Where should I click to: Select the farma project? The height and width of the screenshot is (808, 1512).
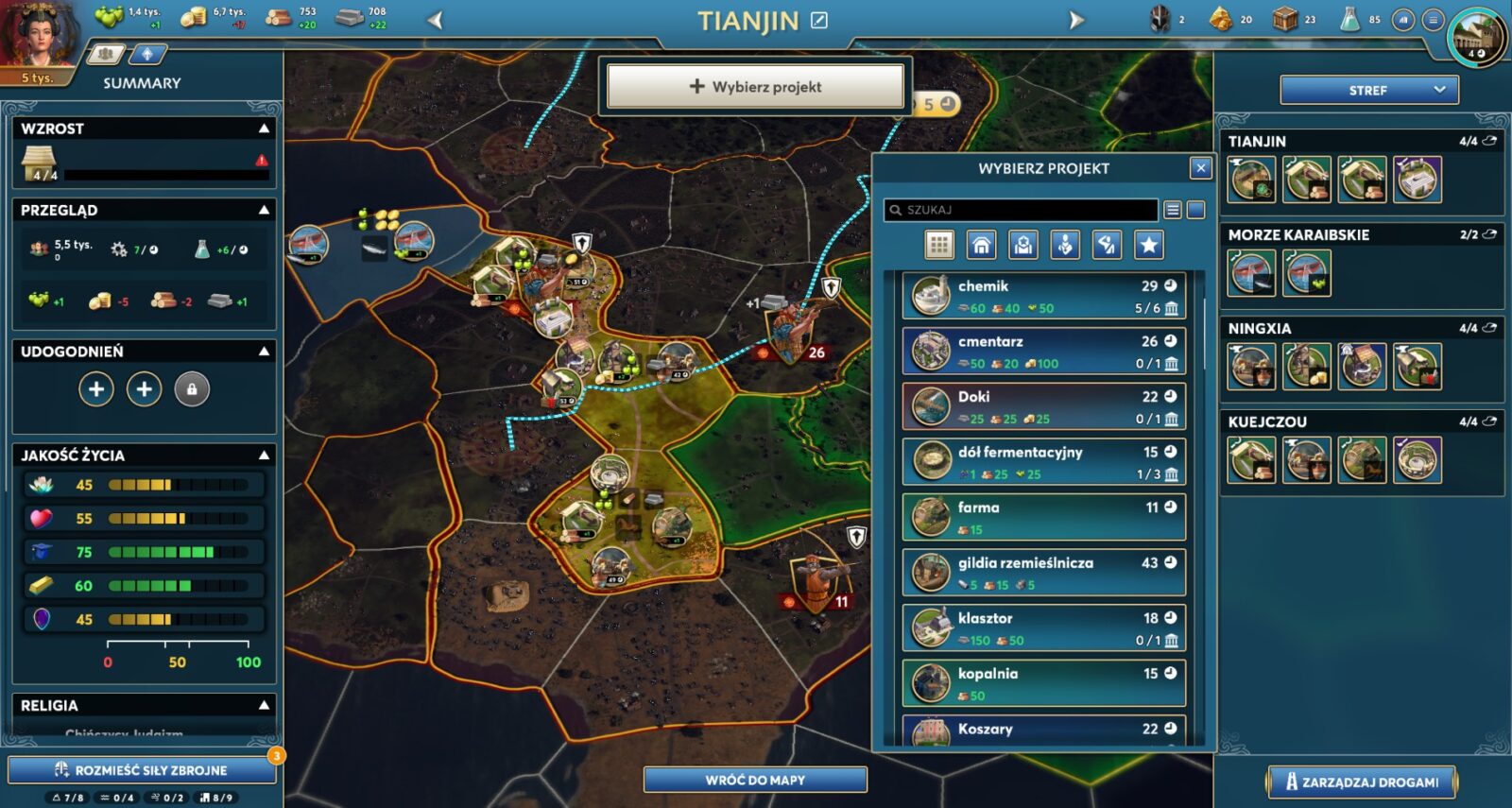click(1043, 518)
